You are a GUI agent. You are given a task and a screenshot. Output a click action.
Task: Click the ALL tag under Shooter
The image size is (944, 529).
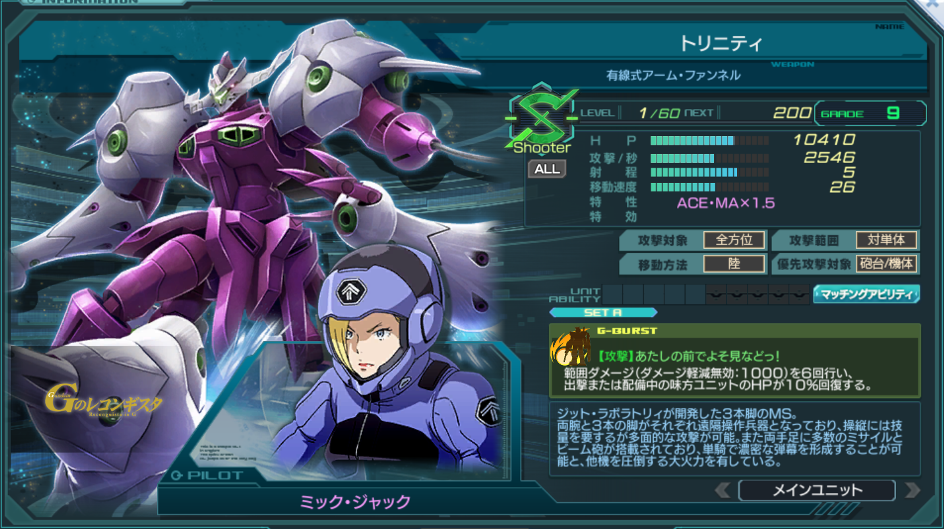click(x=547, y=168)
